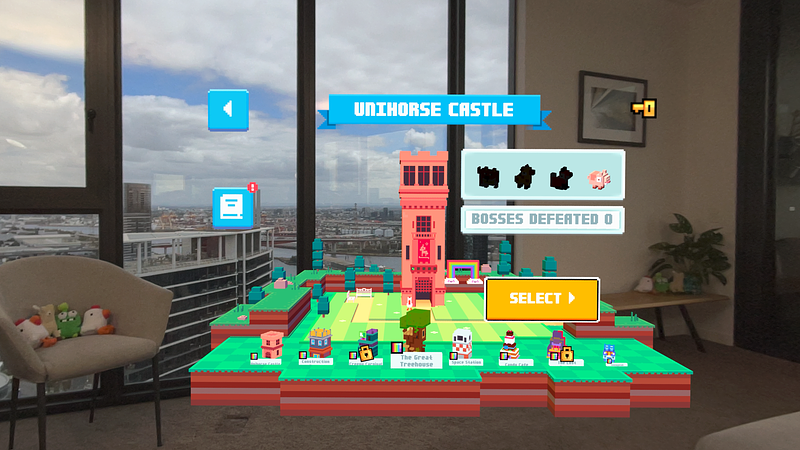Open the blue journal book icon
This screenshot has width=800, height=450.
pyautogui.click(x=232, y=207)
